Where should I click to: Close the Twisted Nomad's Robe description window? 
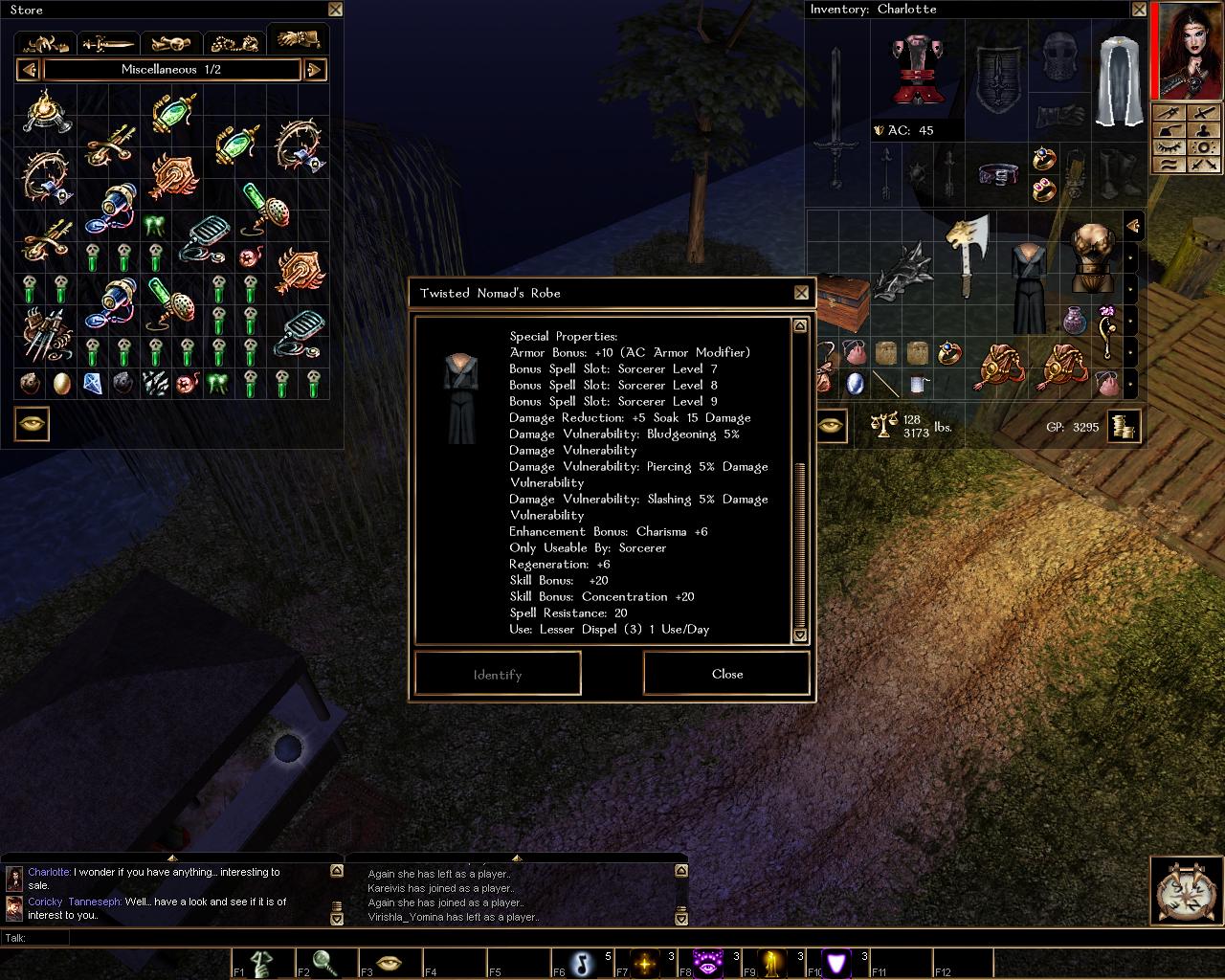[x=801, y=293]
